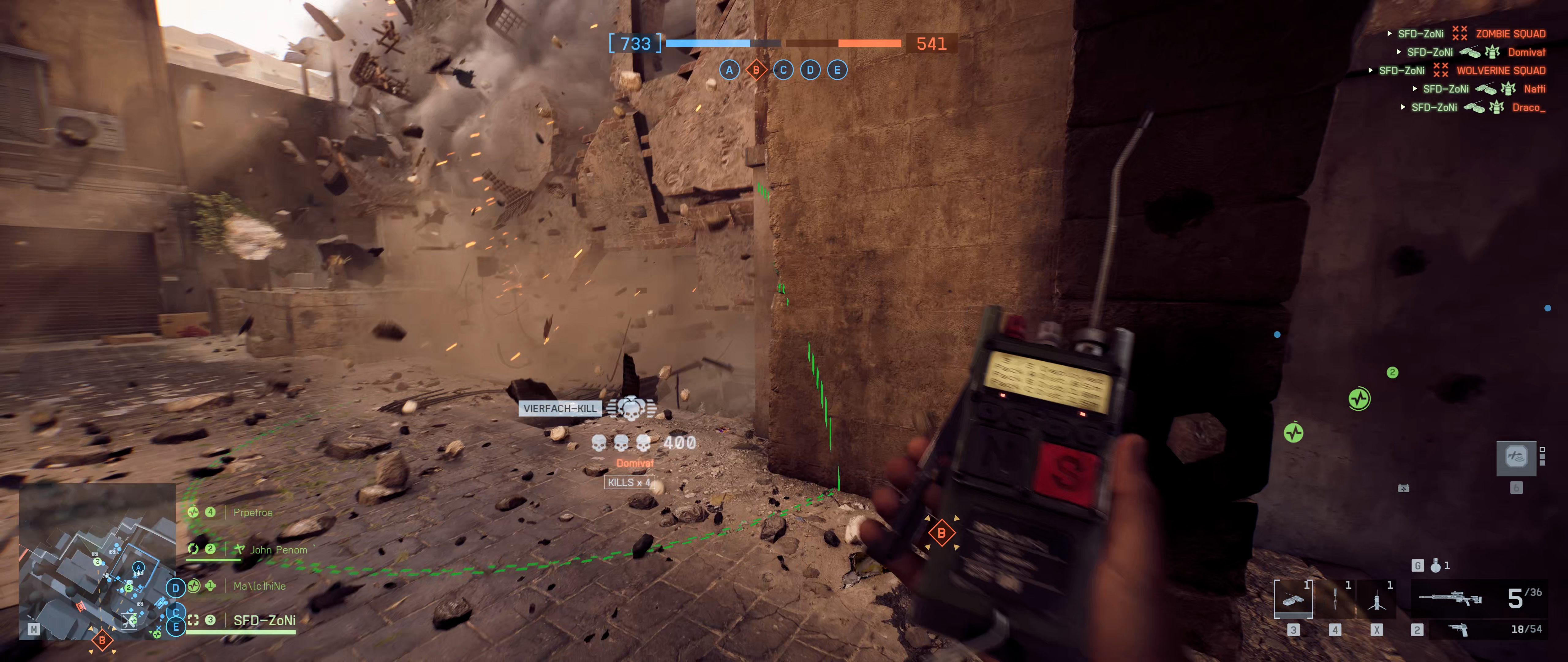Select objective A in the top capture bar
The height and width of the screenshot is (662, 1568).
729,70
